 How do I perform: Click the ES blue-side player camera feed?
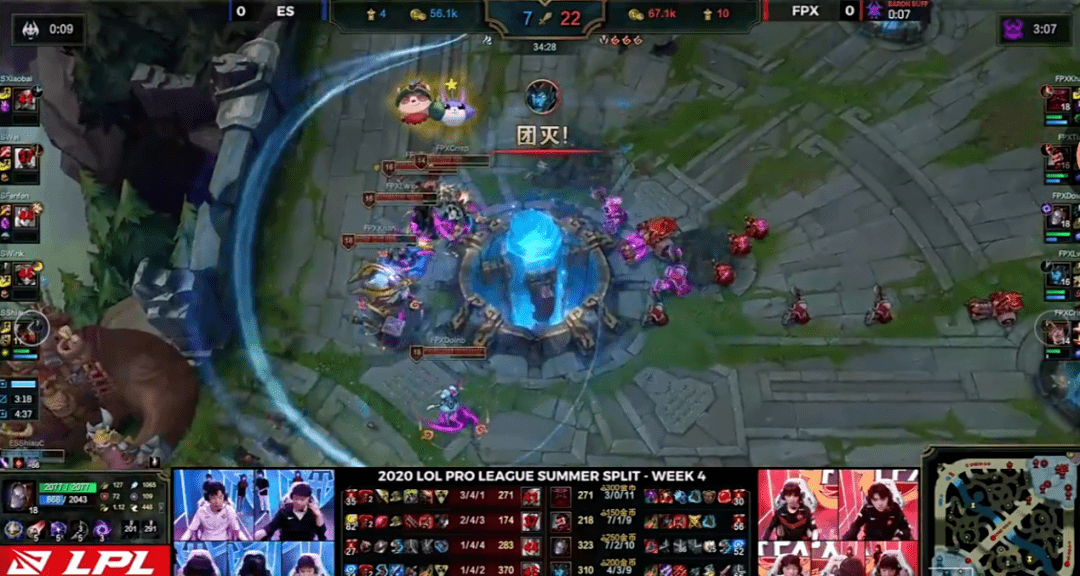(253, 505)
